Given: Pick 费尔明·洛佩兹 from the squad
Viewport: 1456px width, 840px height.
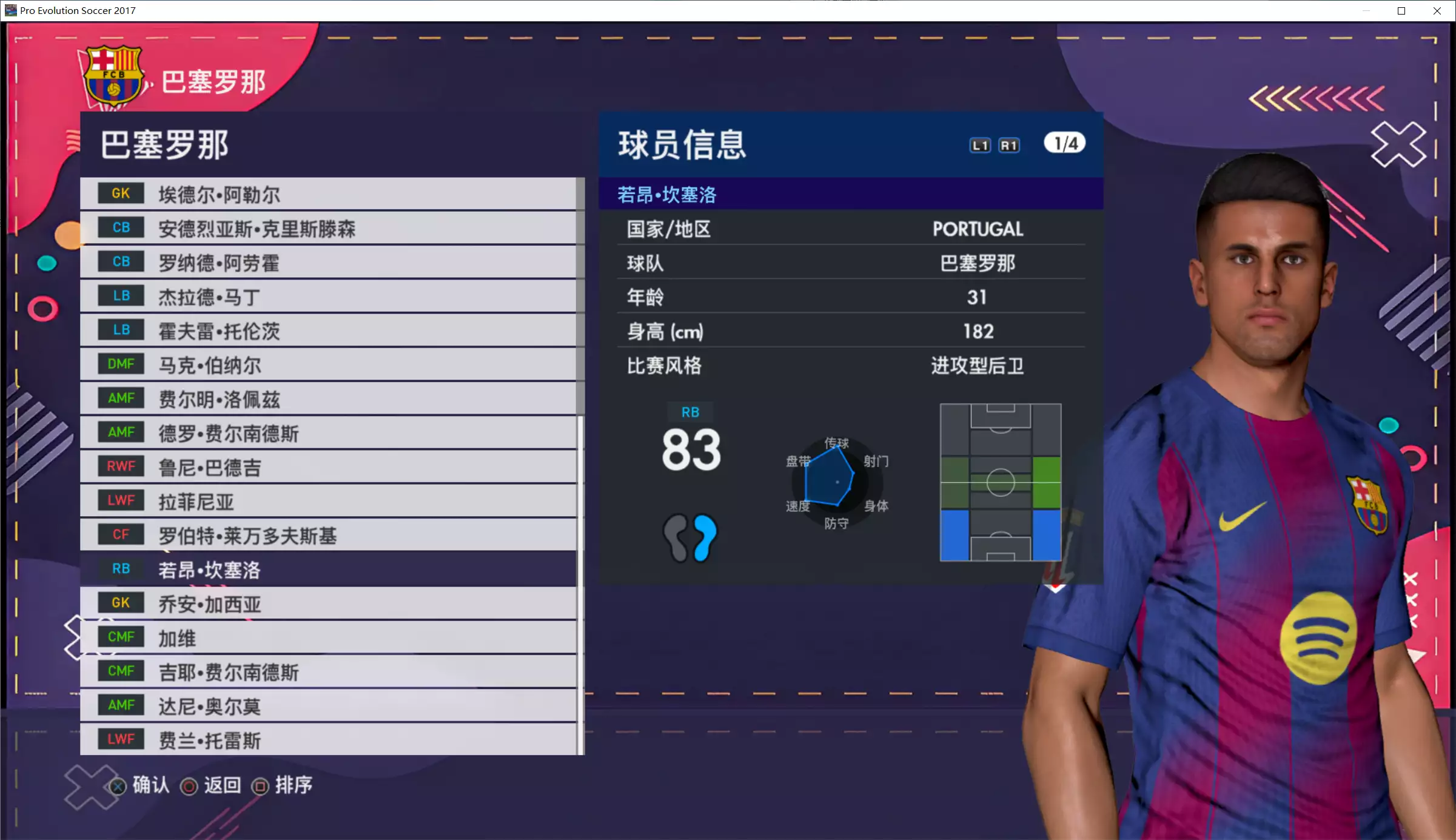Looking at the screenshot, I should 327,398.
